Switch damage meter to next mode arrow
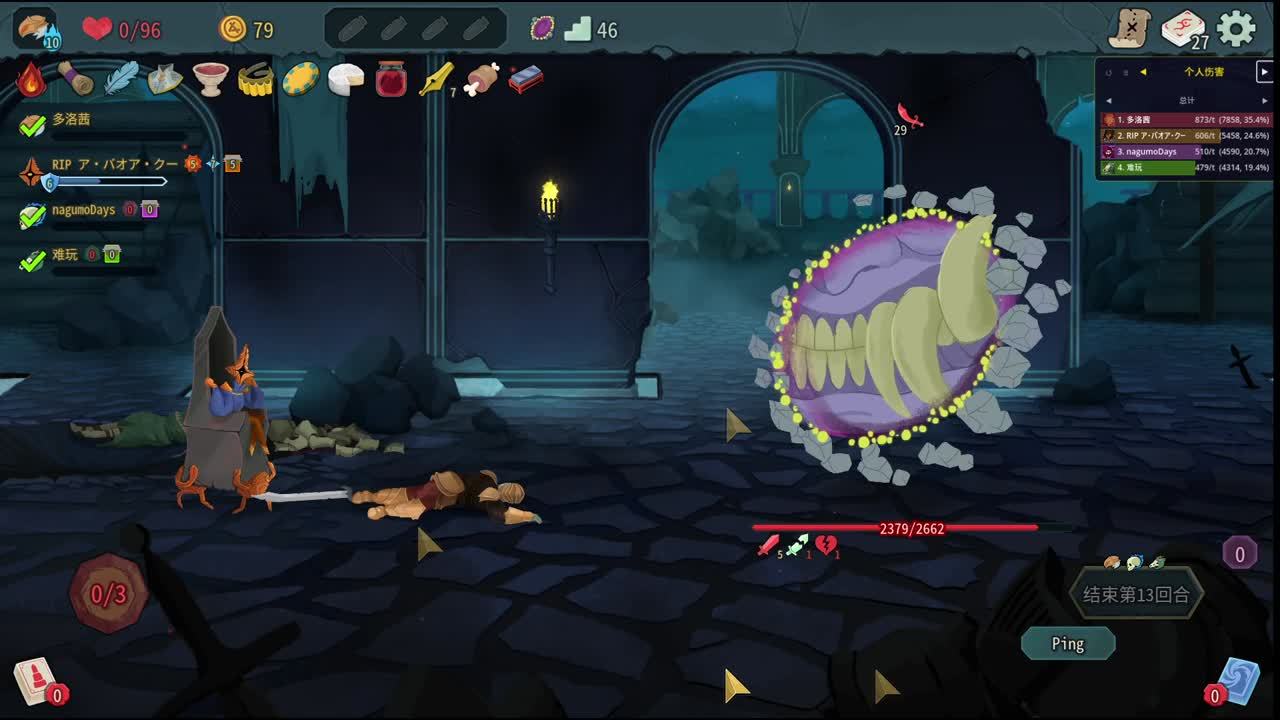 click(x=1264, y=72)
